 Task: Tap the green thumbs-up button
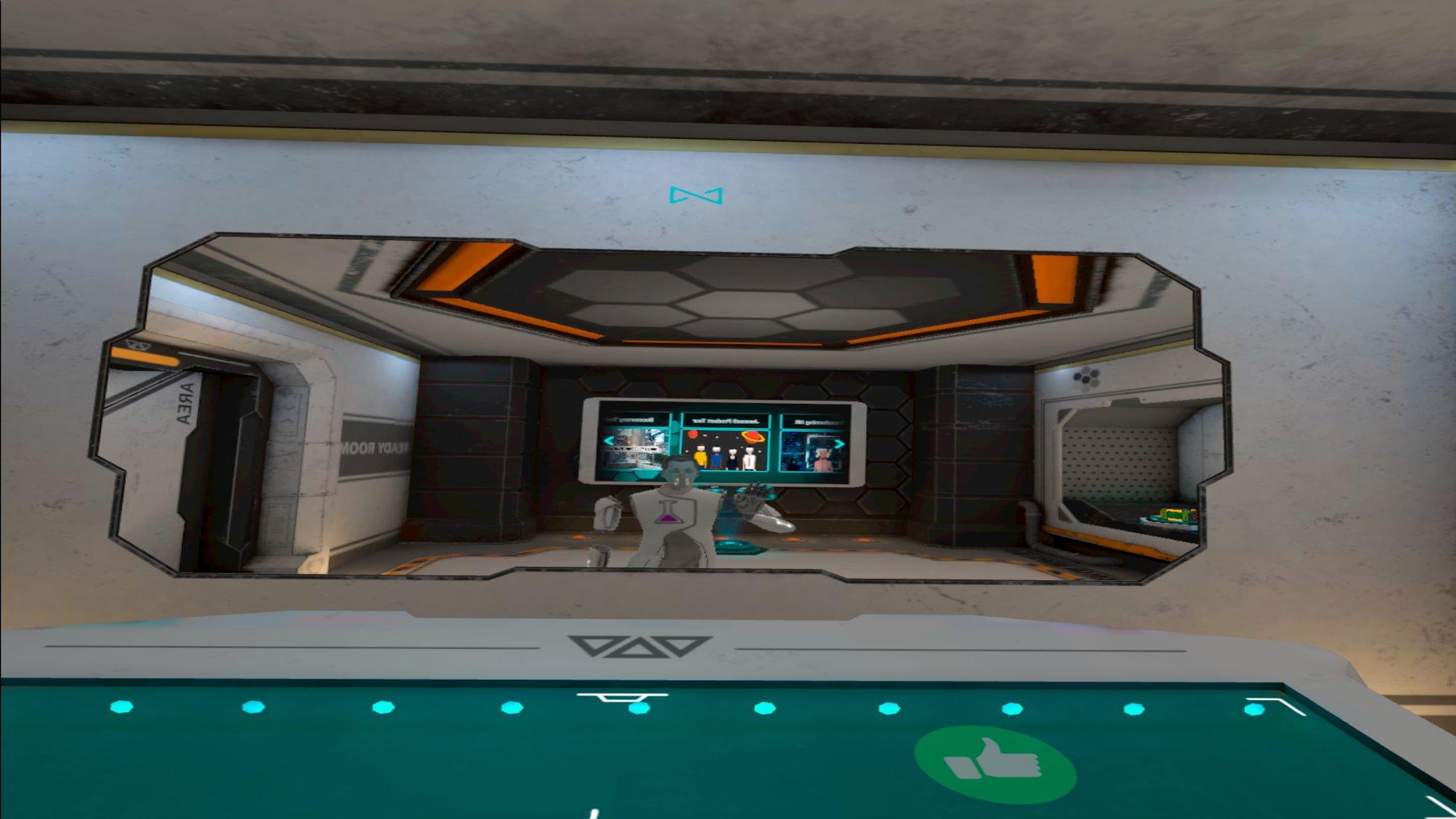click(995, 764)
